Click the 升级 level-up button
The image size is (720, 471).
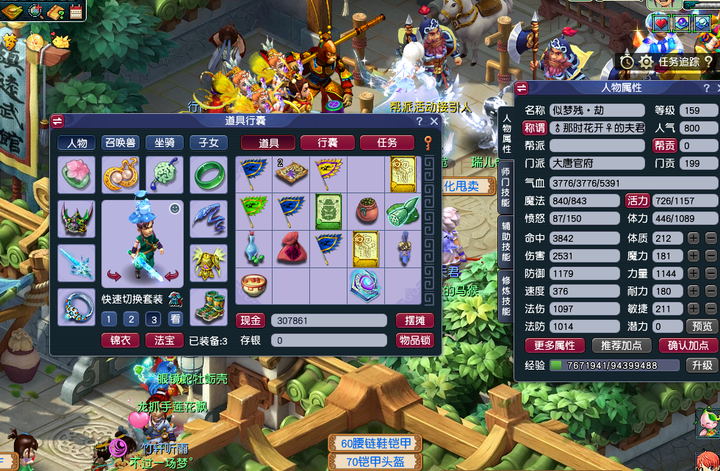[x=700, y=366]
